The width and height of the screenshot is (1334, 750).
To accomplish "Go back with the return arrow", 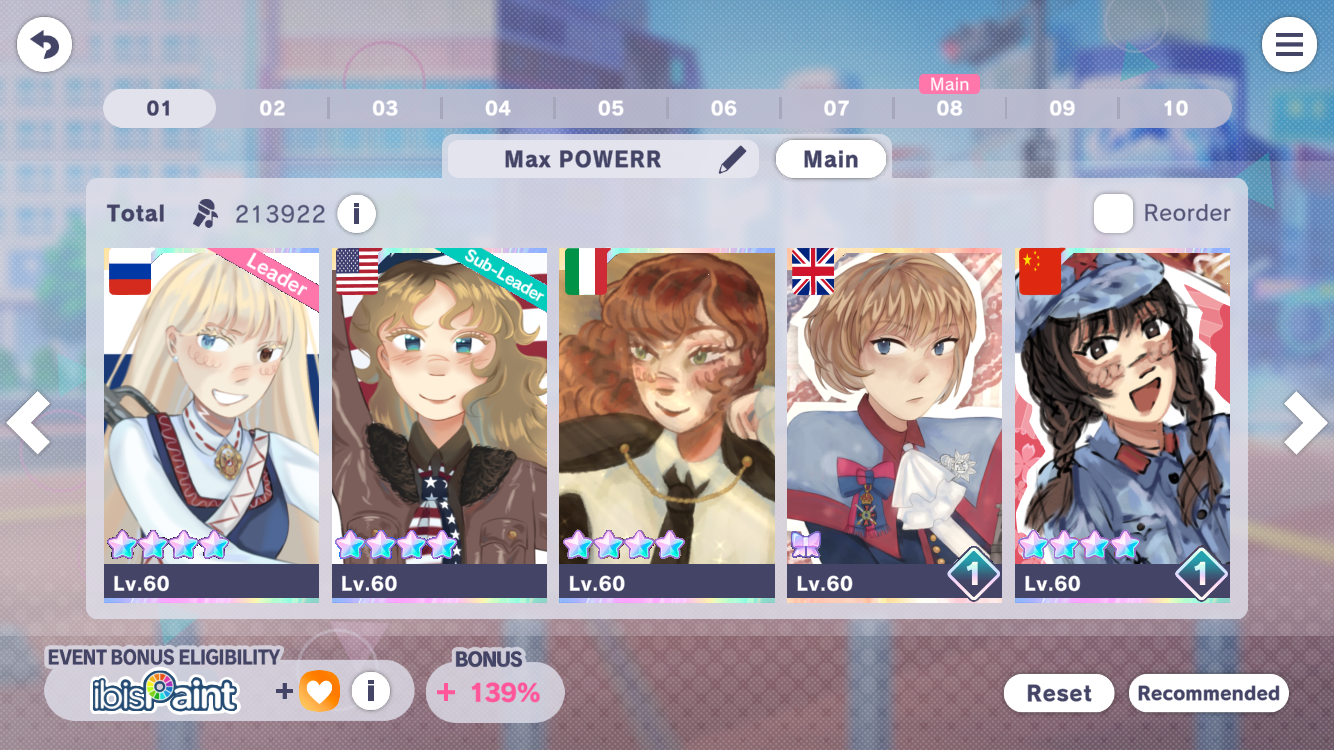I will click(x=44, y=45).
